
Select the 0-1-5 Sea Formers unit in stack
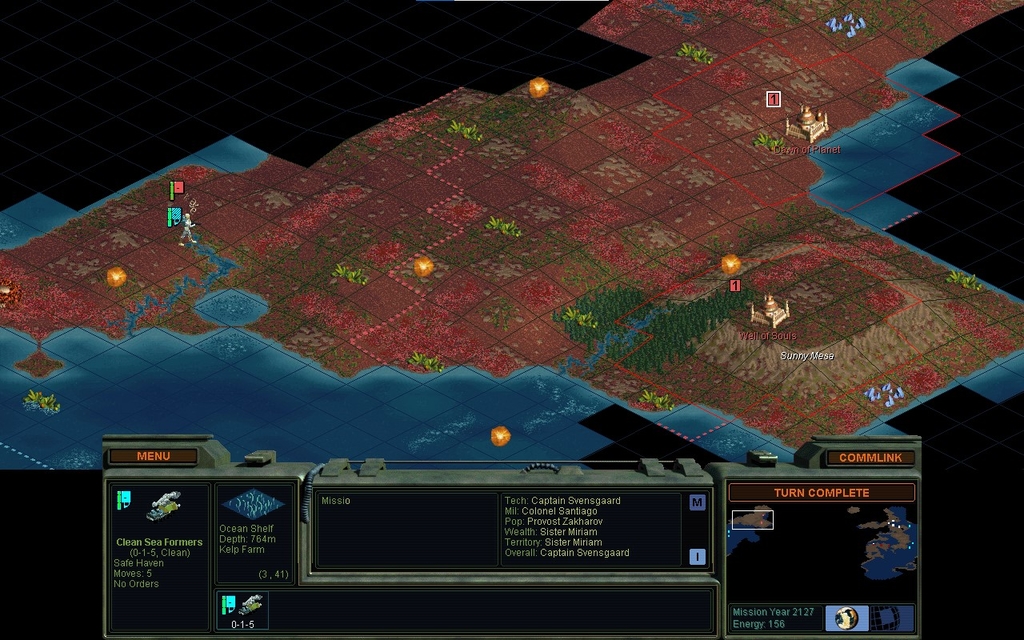point(243,609)
